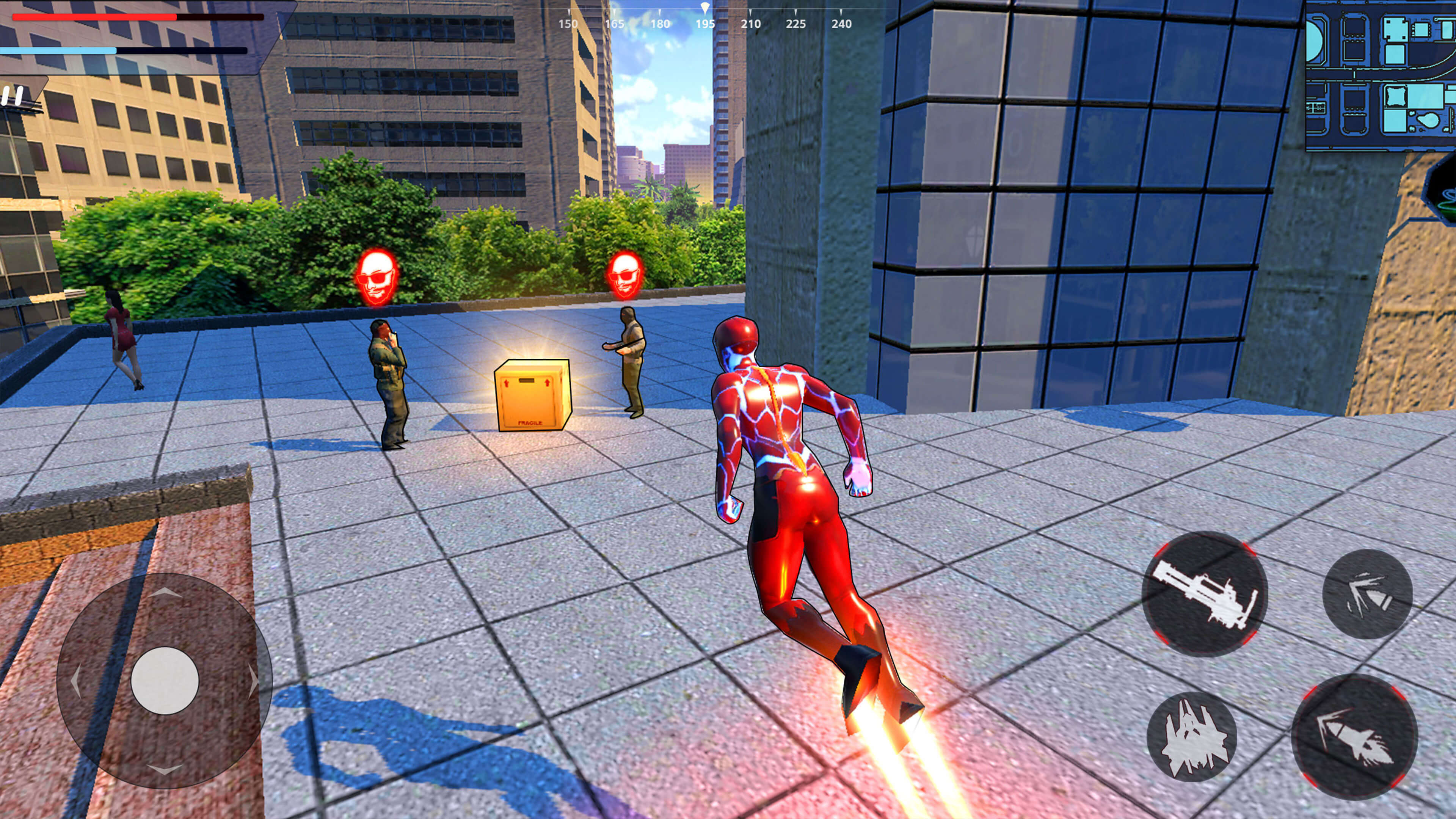Click the 240 label on the heading compass
Viewport: 1456px width, 819px height.
(842, 24)
